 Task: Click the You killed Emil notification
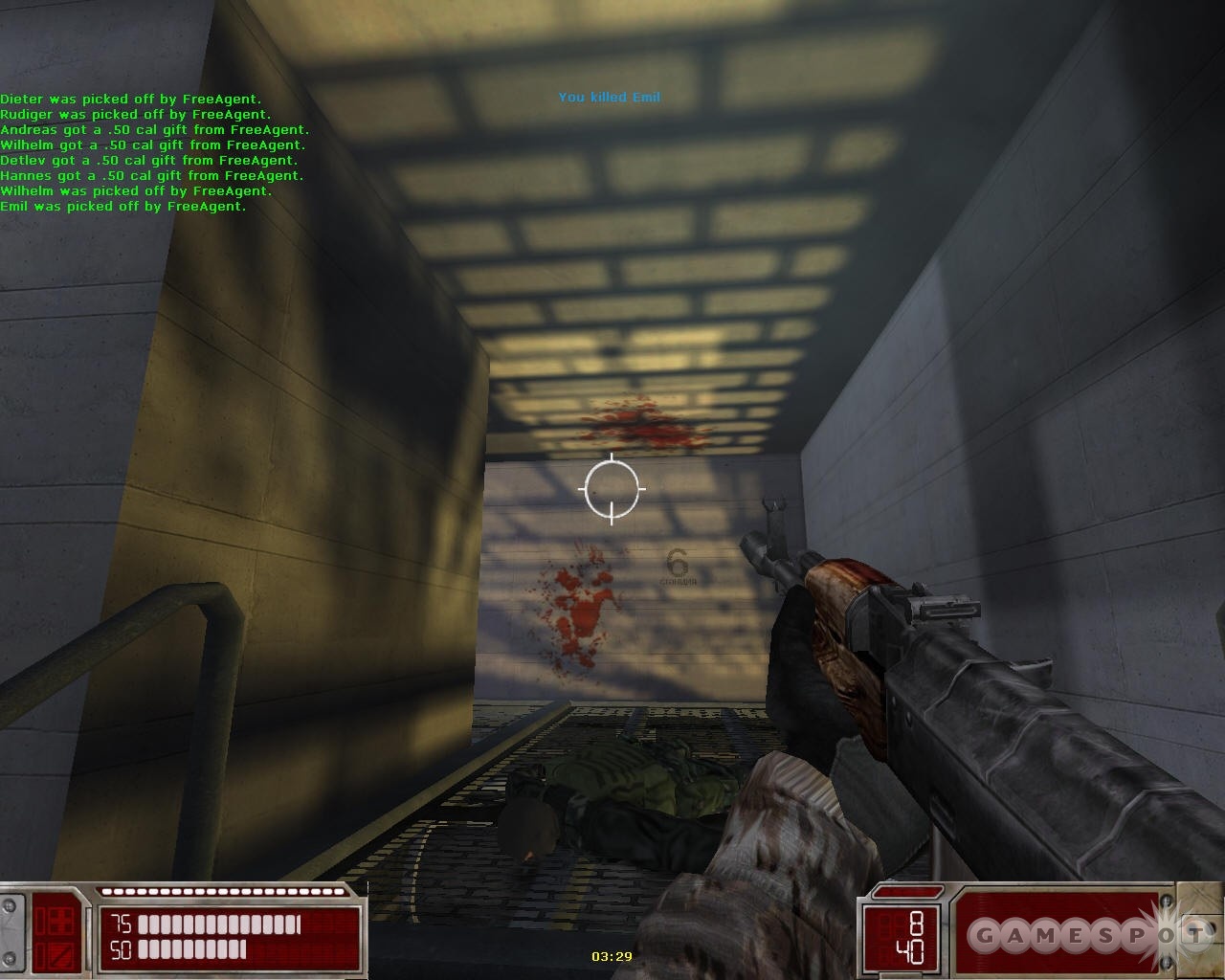pyautogui.click(x=610, y=97)
